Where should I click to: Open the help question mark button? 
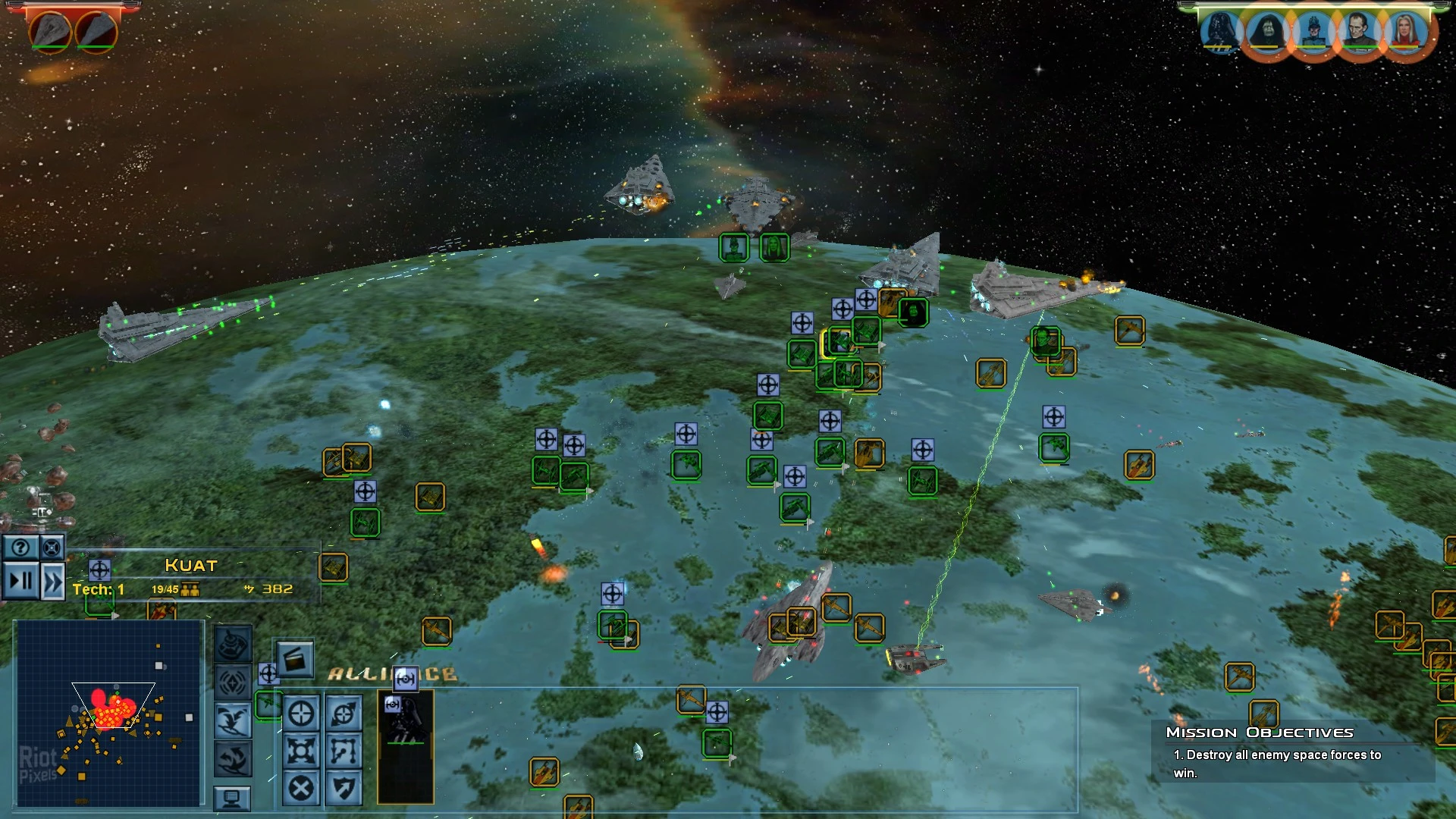coord(20,547)
